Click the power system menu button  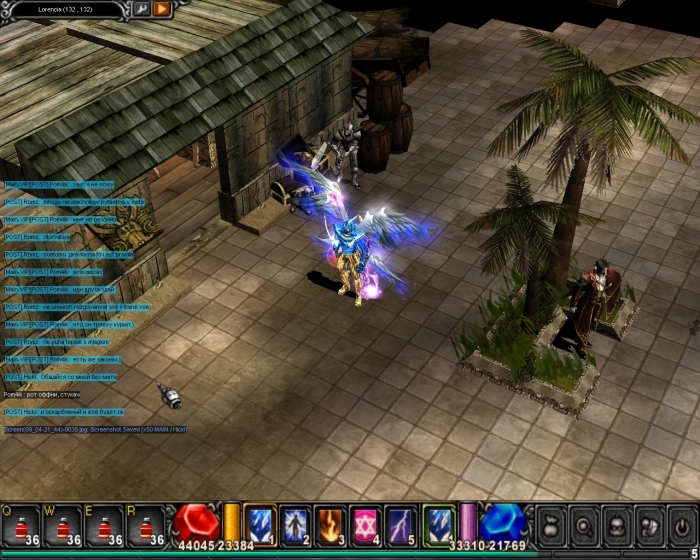[682, 524]
